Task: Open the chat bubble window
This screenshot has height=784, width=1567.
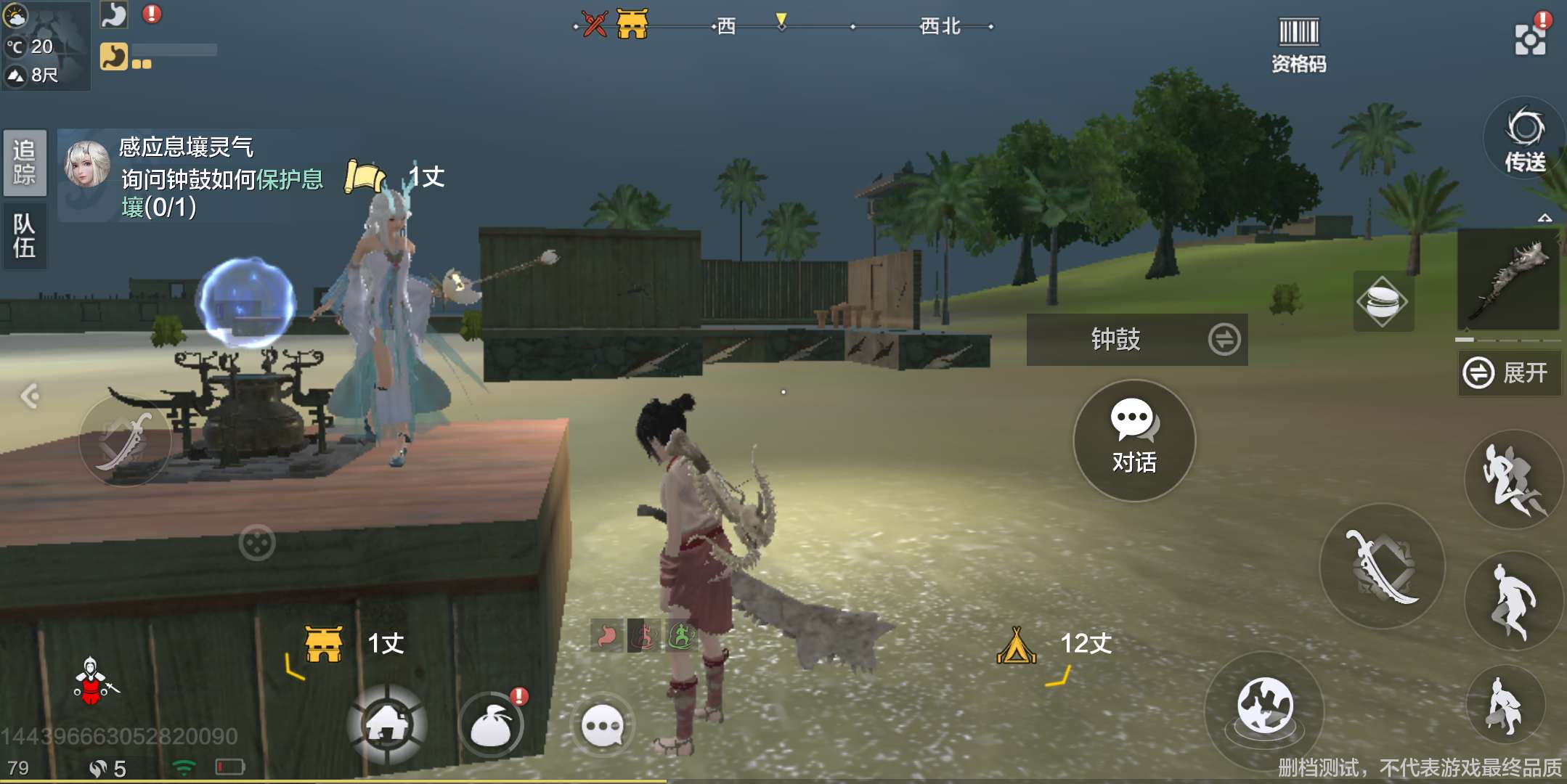Action: pyautogui.click(x=603, y=724)
